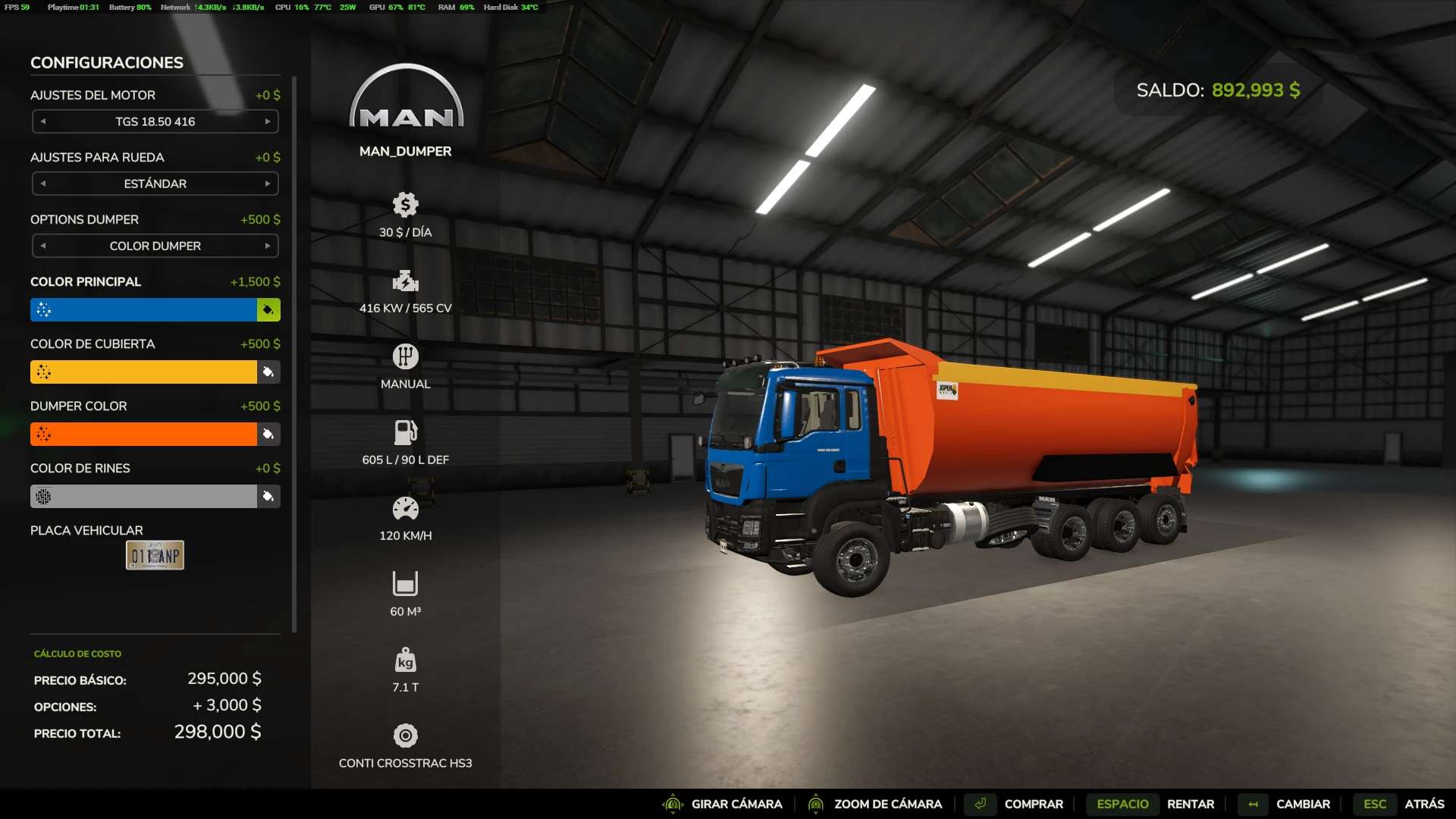
Task: Select next engine option after TGS 18.50 416
Action: point(268,121)
